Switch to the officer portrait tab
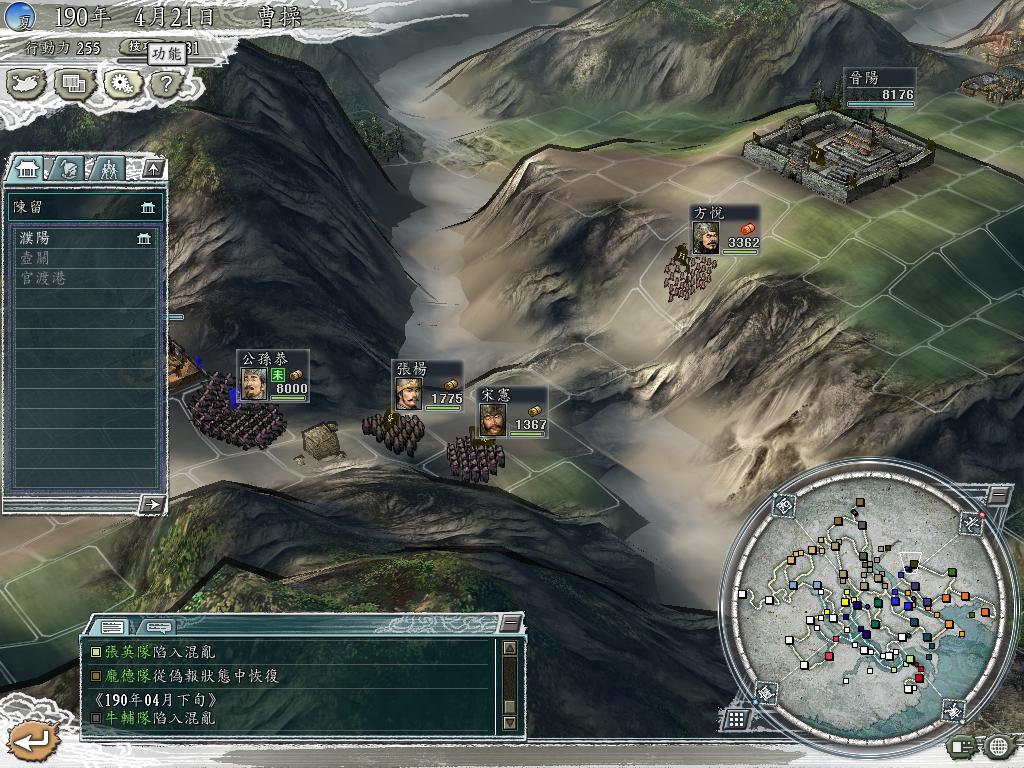 [67, 168]
